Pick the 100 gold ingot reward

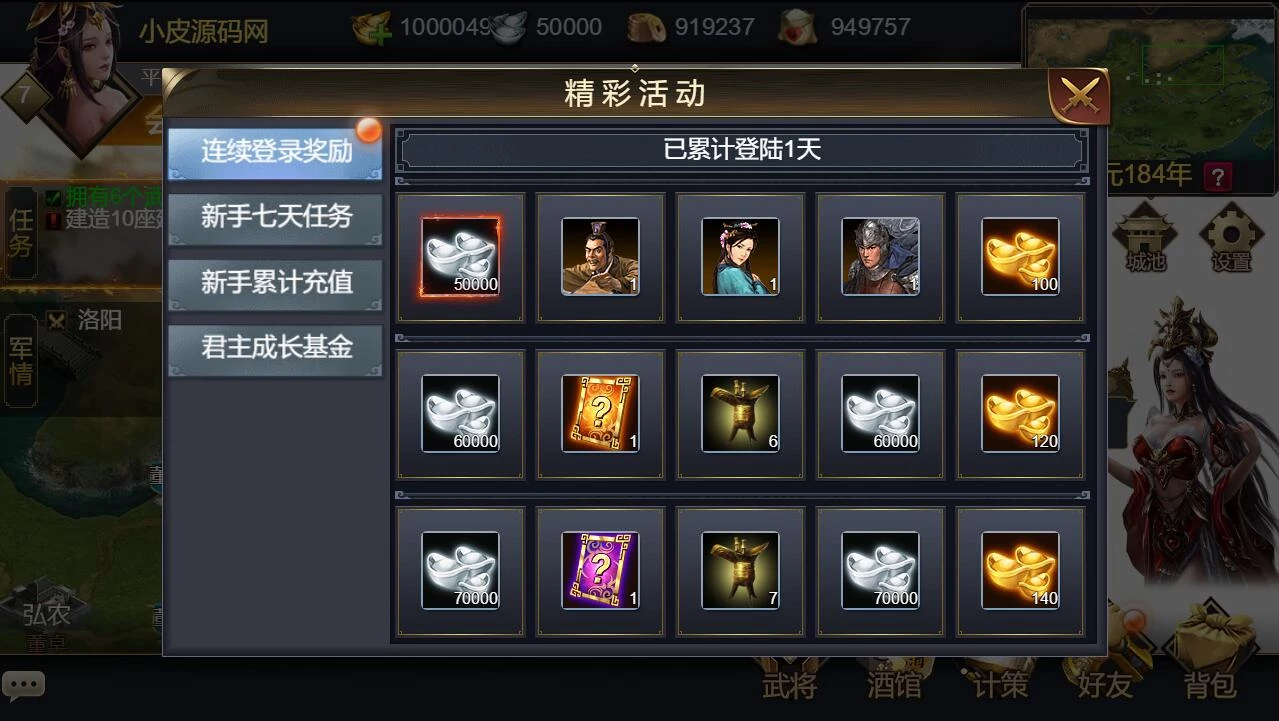(x=1020, y=257)
